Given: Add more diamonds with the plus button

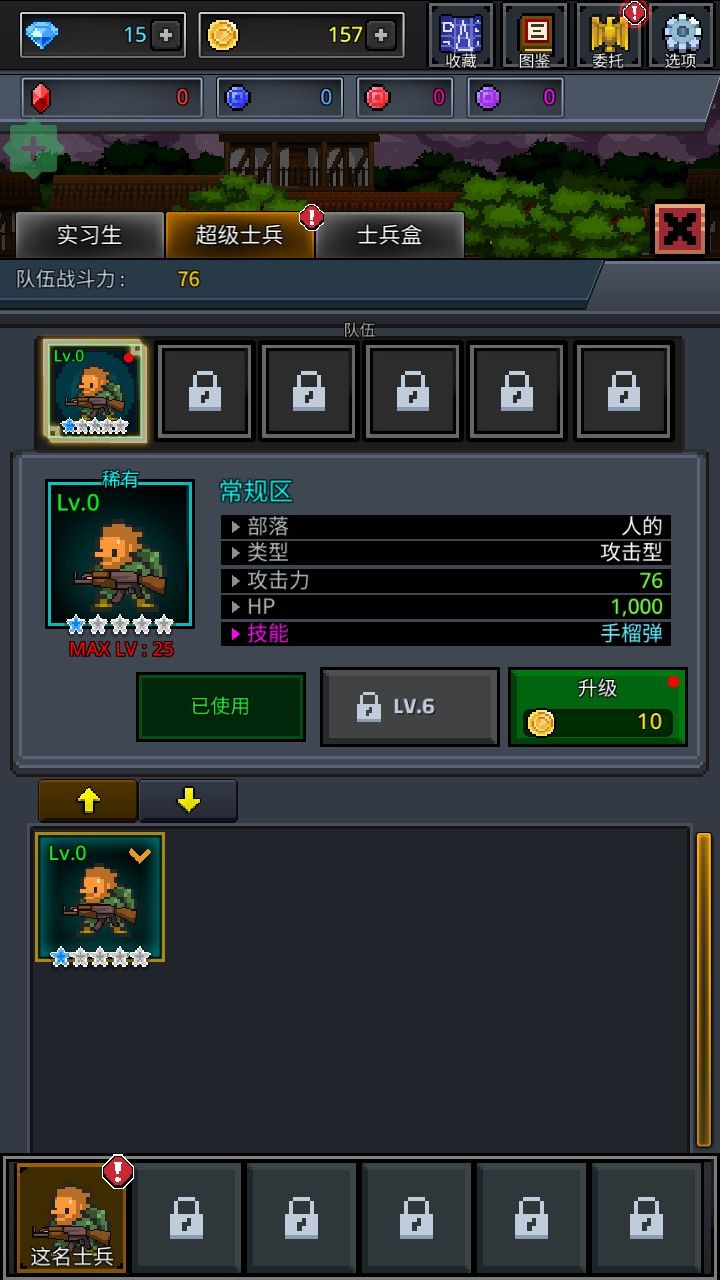Looking at the screenshot, I should (166, 35).
